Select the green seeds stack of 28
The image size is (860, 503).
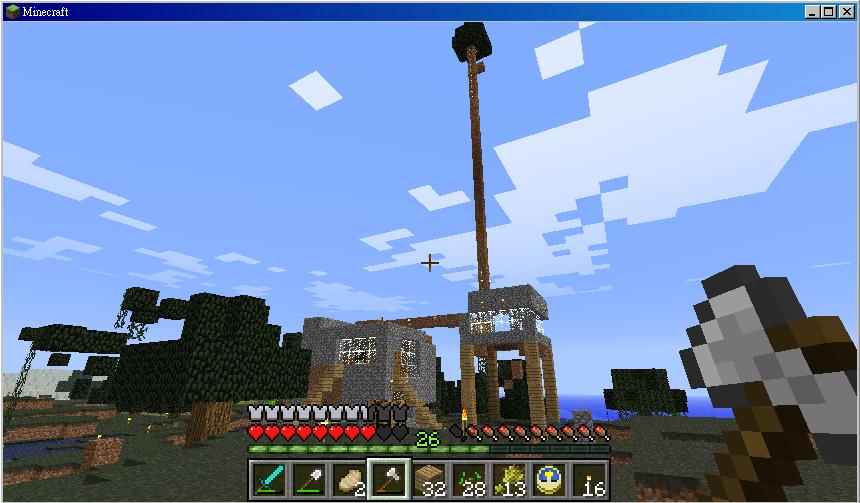click(x=469, y=479)
